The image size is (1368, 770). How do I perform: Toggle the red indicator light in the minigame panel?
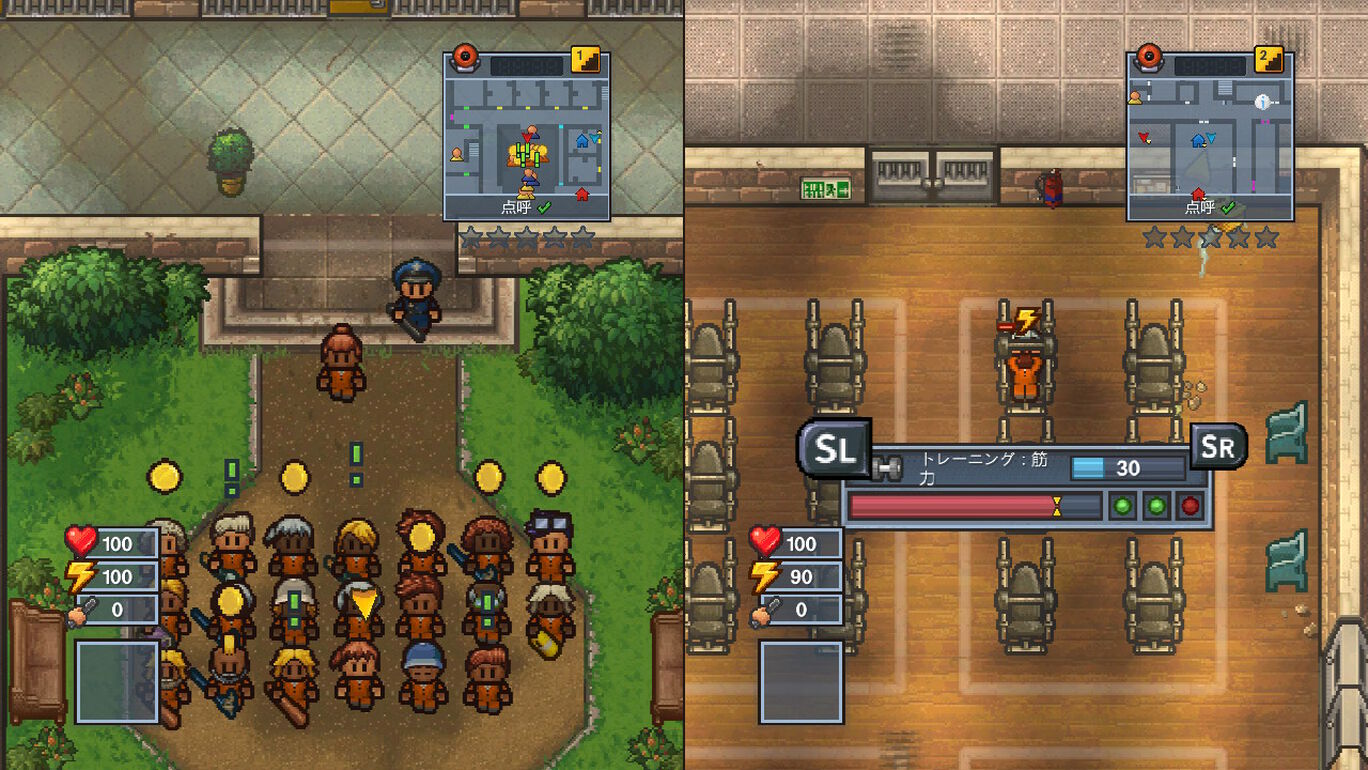(x=1191, y=505)
